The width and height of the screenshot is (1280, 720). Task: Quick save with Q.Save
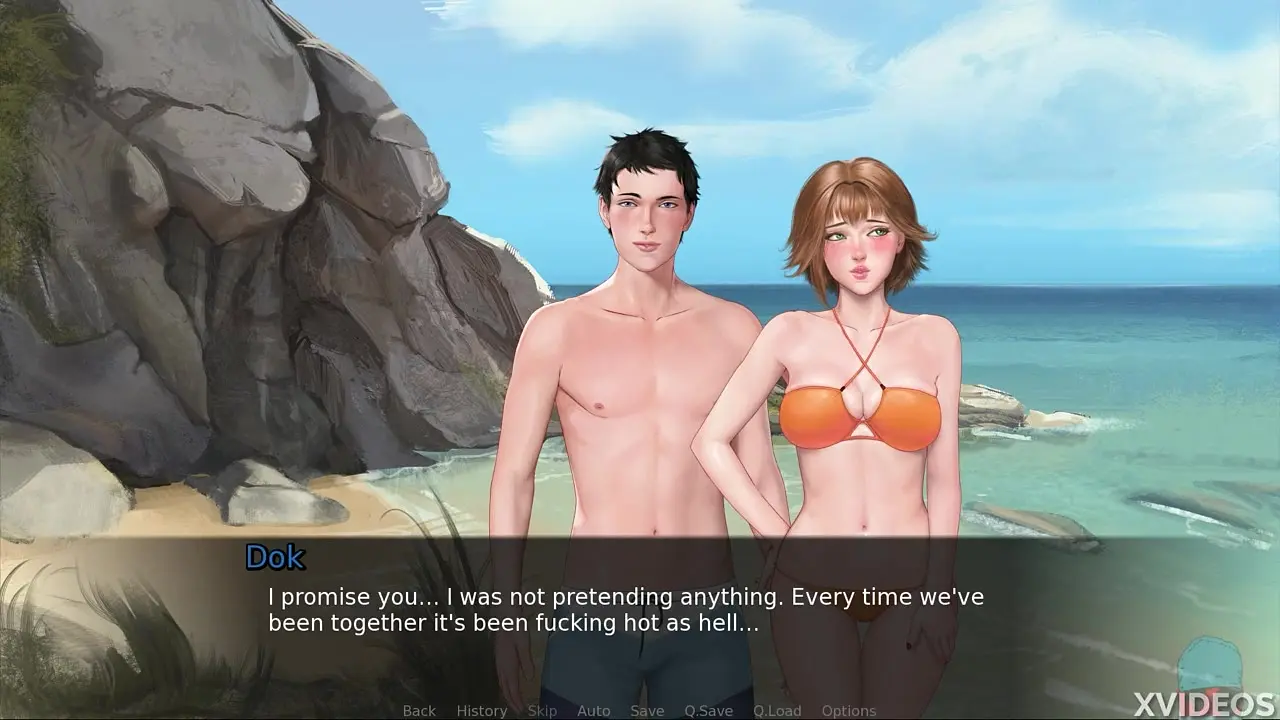(708, 711)
